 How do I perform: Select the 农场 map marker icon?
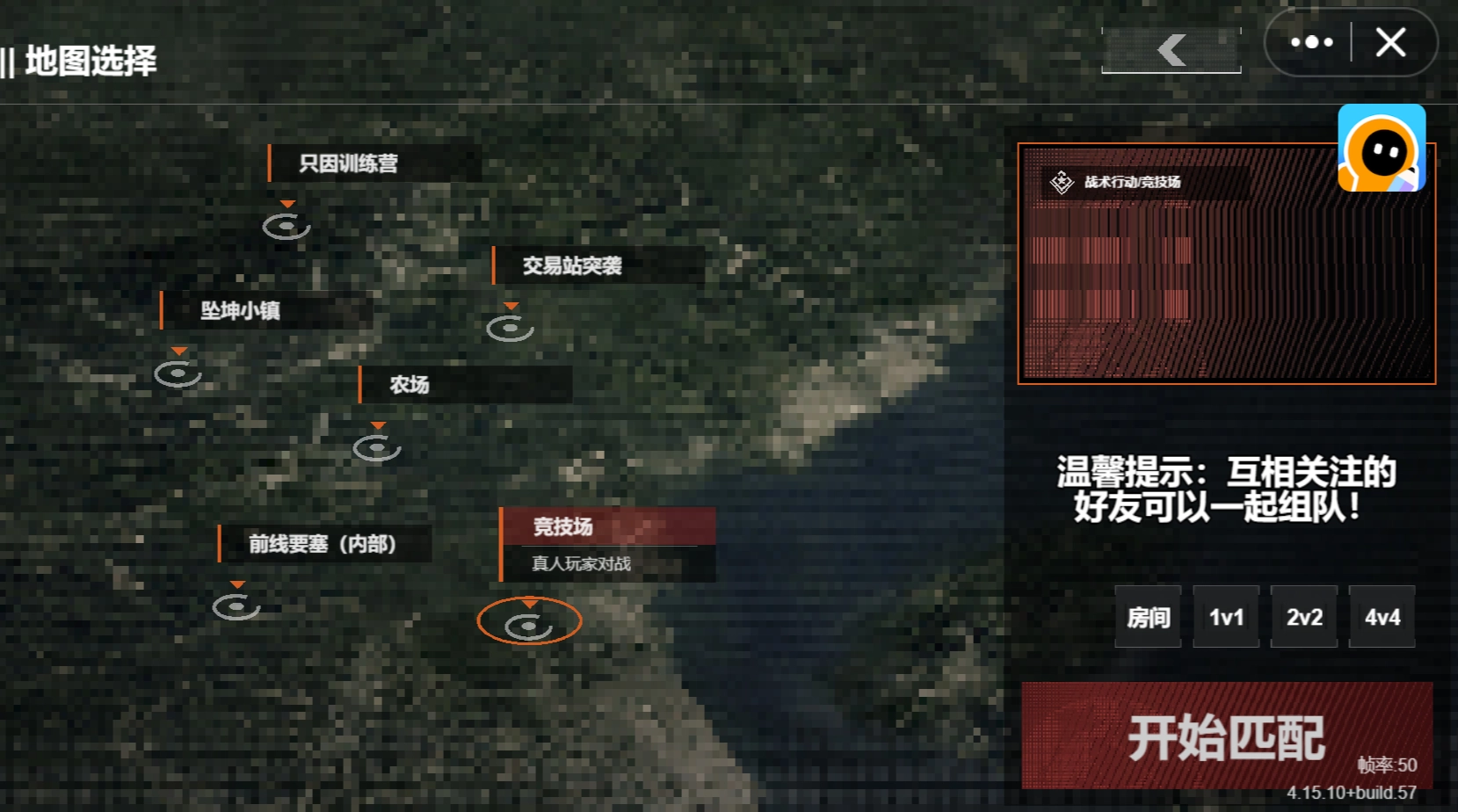coord(378,446)
